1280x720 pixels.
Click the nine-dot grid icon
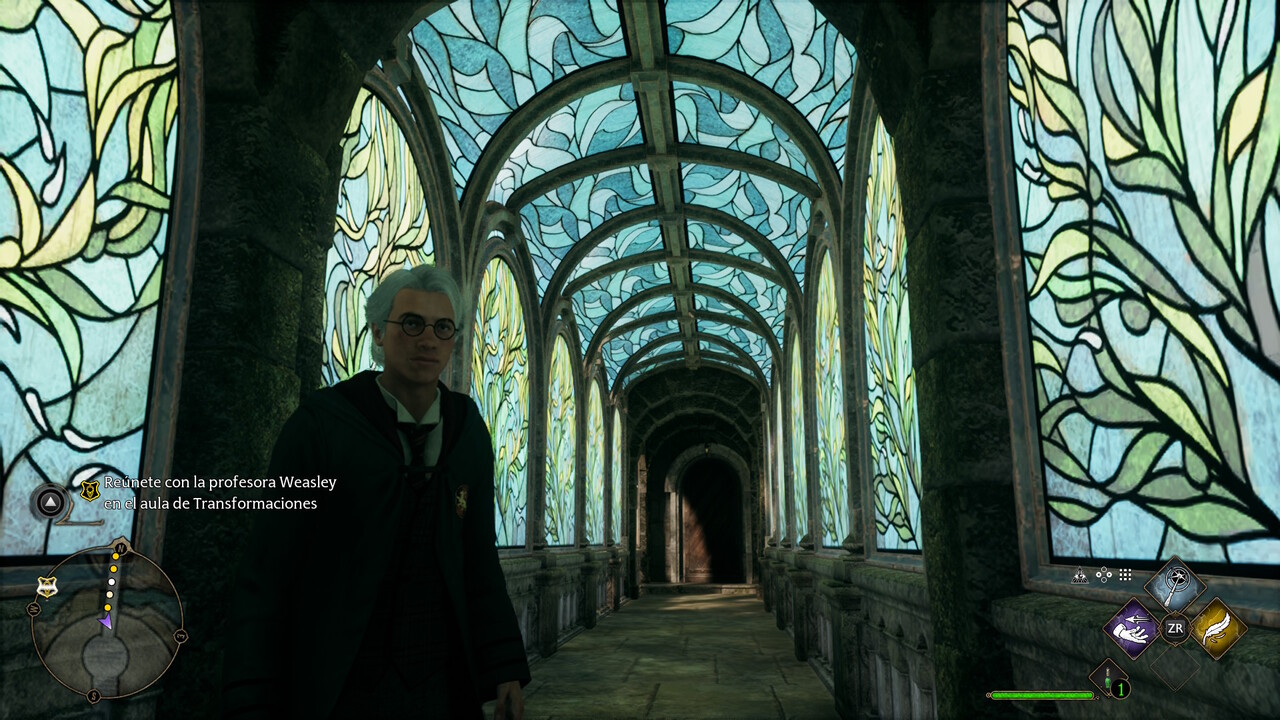(1125, 575)
